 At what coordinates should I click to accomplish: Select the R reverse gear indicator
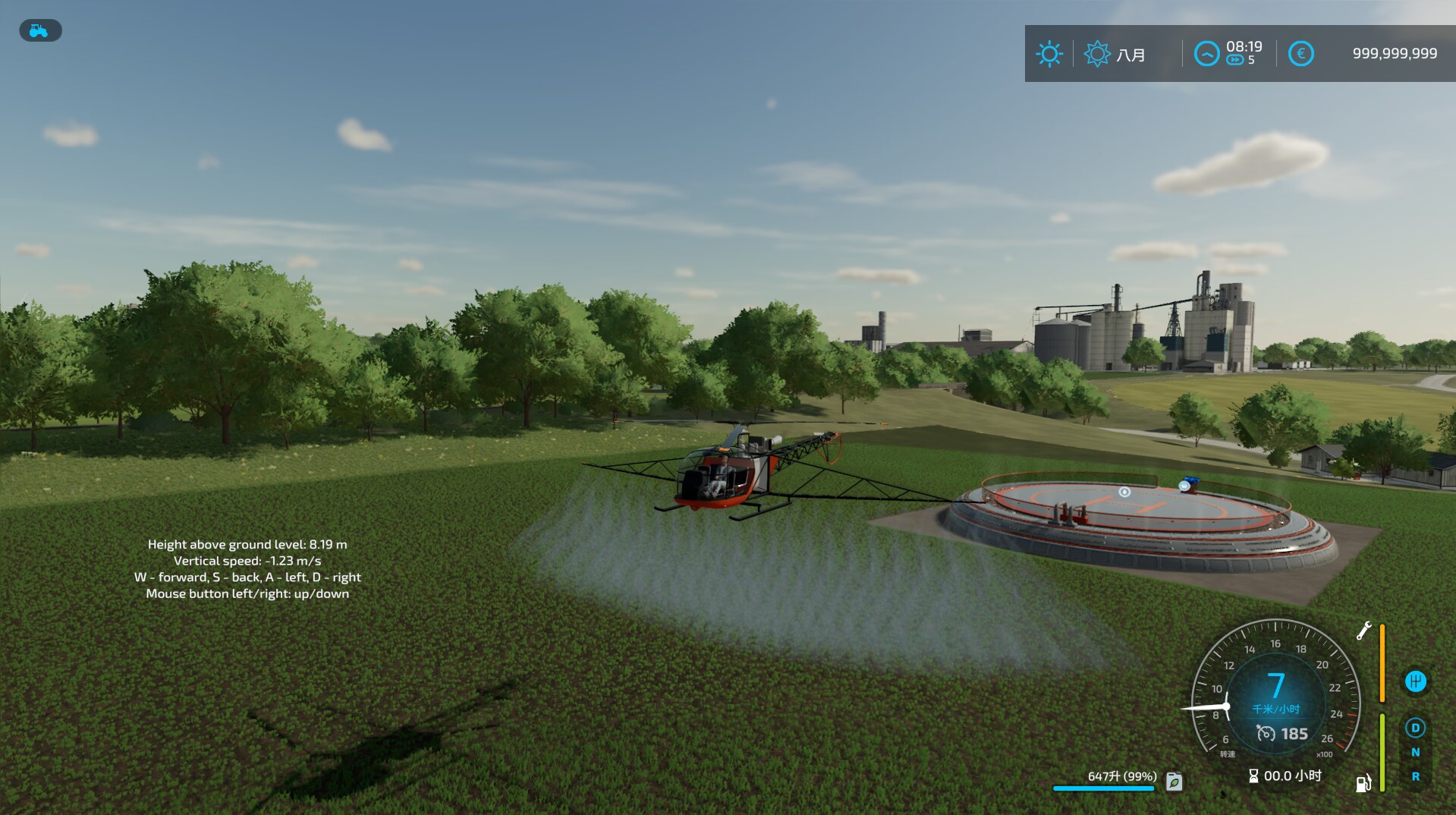pyautogui.click(x=1416, y=776)
